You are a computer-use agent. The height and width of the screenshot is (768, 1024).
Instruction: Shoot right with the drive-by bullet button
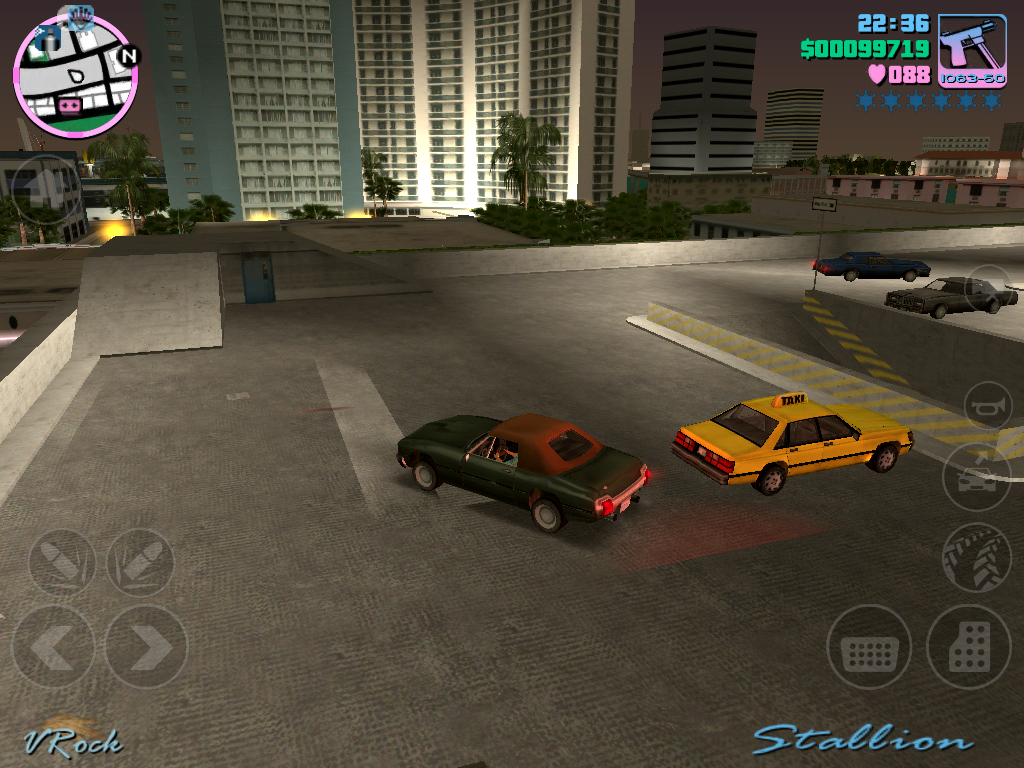140,563
